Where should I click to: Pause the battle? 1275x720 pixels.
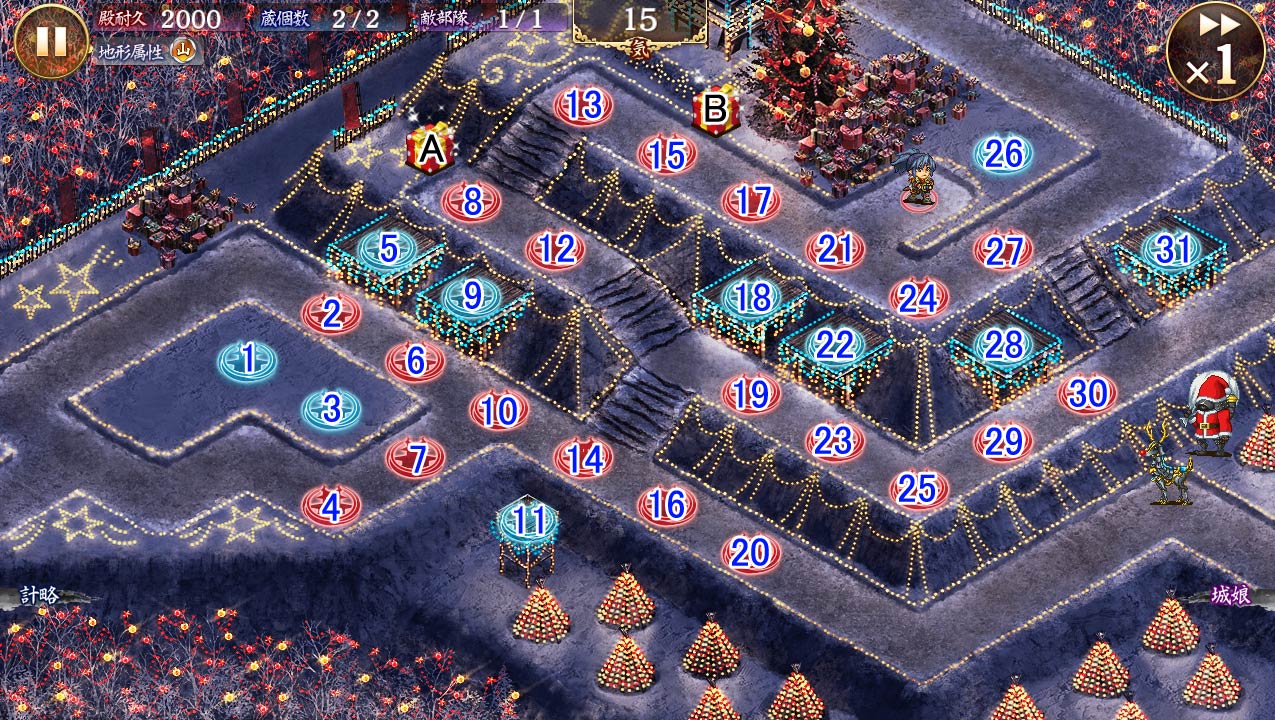51,41
